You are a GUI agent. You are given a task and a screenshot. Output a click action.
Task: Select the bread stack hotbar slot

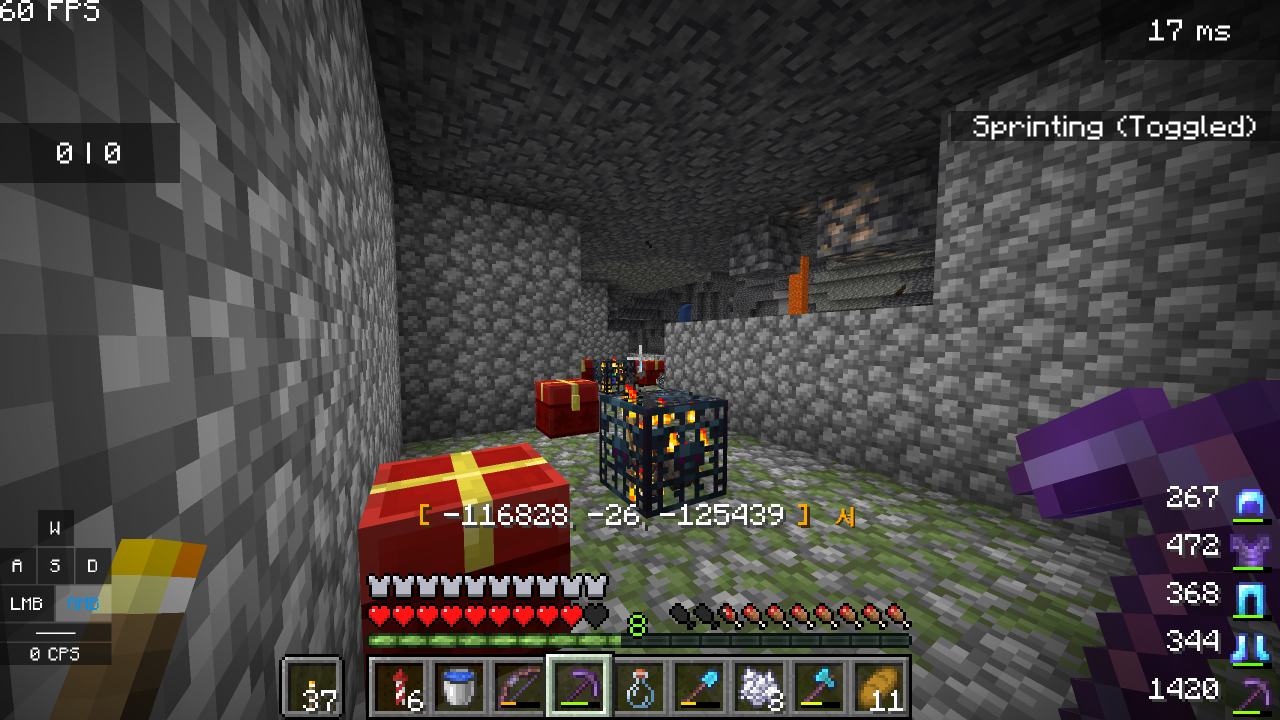pyautogui.click(x=878, y=687)
